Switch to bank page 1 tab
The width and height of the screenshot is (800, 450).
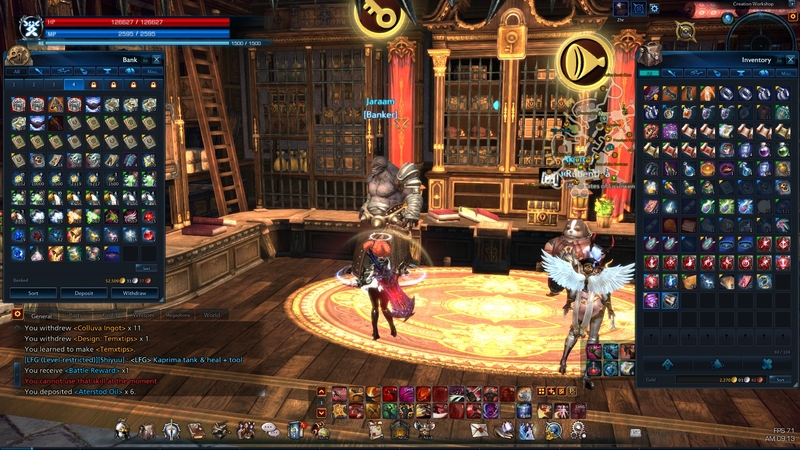[16, 85]
